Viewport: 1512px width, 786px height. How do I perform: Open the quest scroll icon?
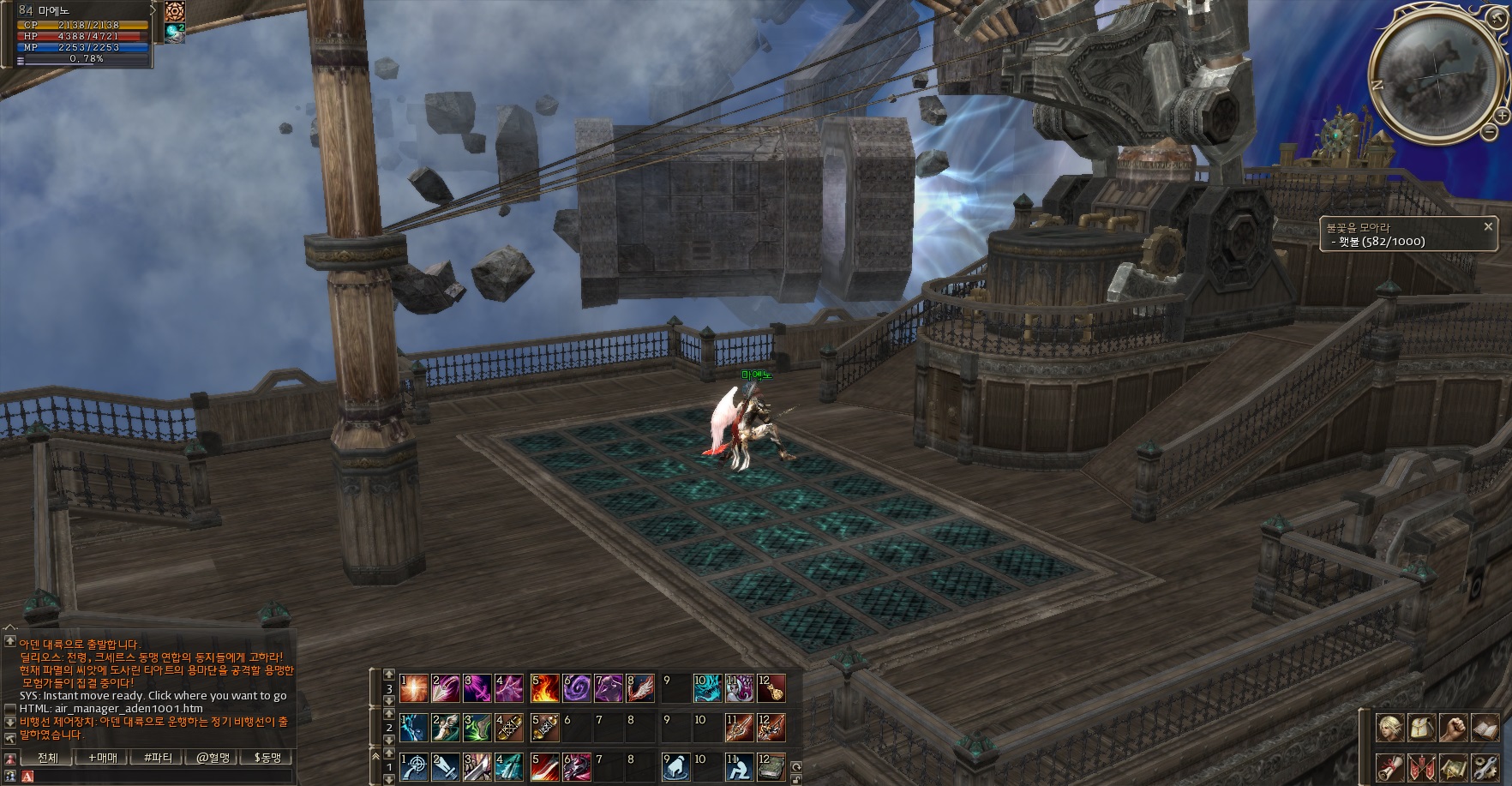pos(1389,767)
